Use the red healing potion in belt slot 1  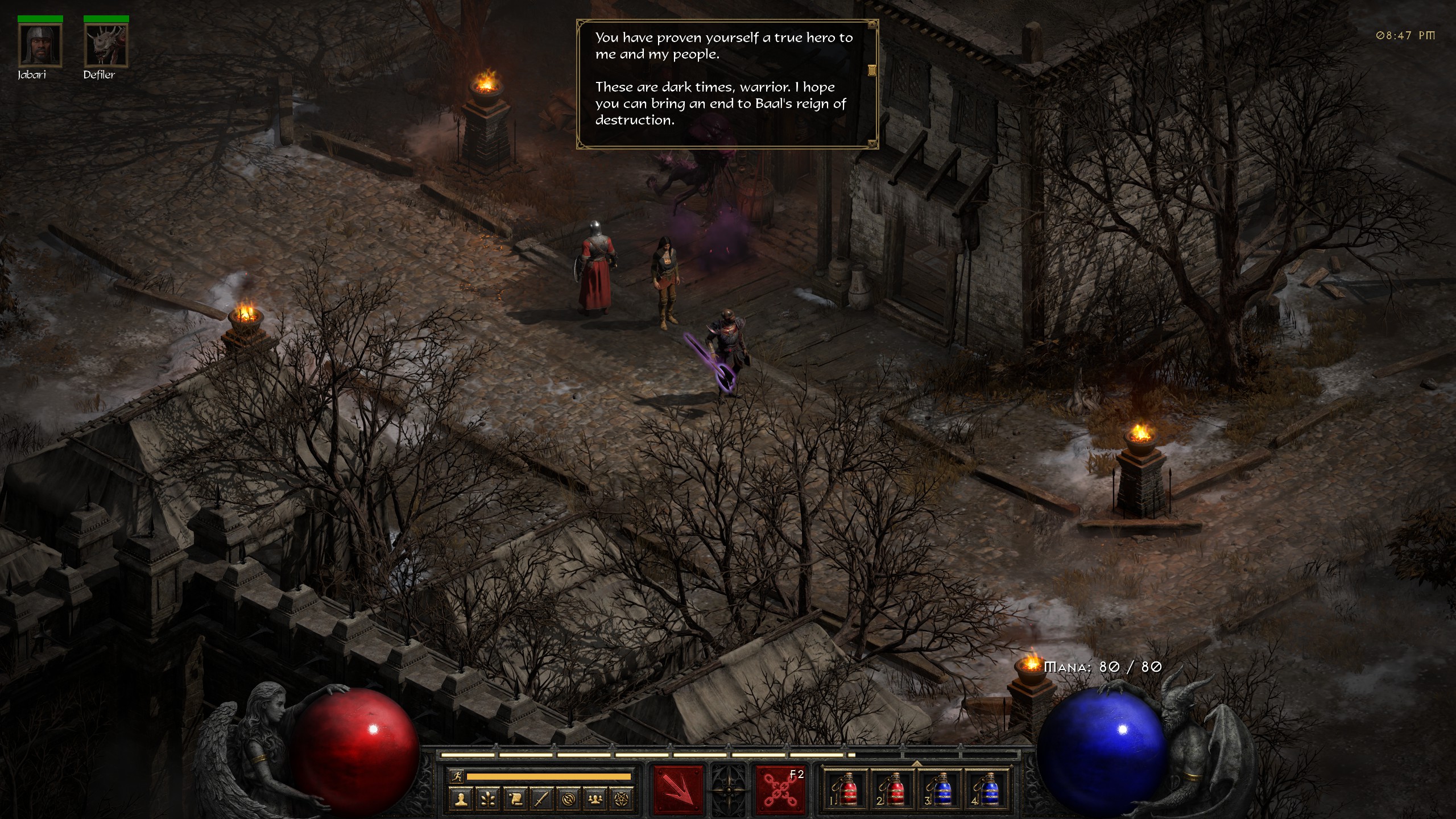[845, 791]
